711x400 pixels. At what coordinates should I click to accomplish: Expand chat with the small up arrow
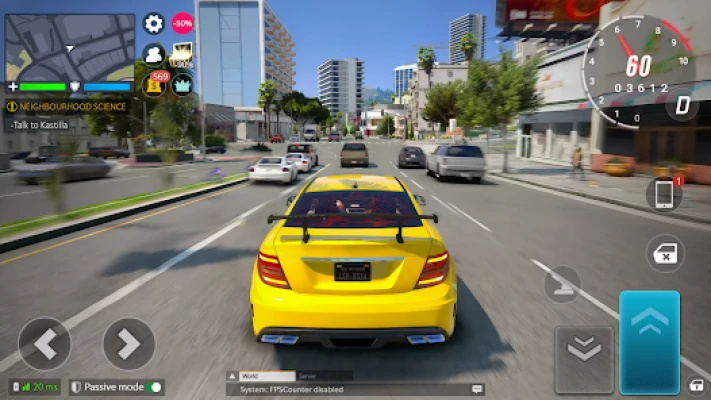coord(233,375)
